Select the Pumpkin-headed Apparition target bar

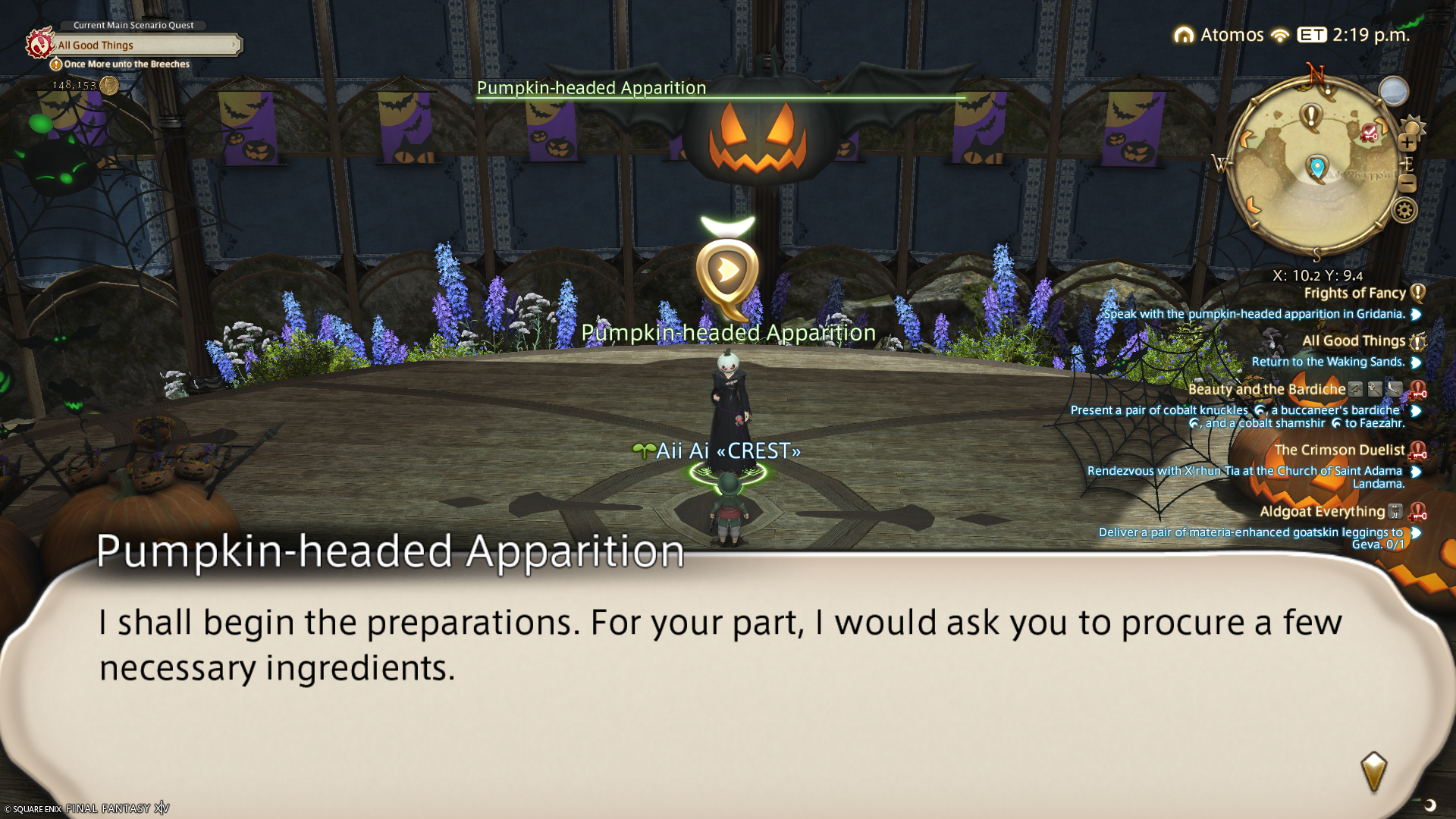click(720, 89)
